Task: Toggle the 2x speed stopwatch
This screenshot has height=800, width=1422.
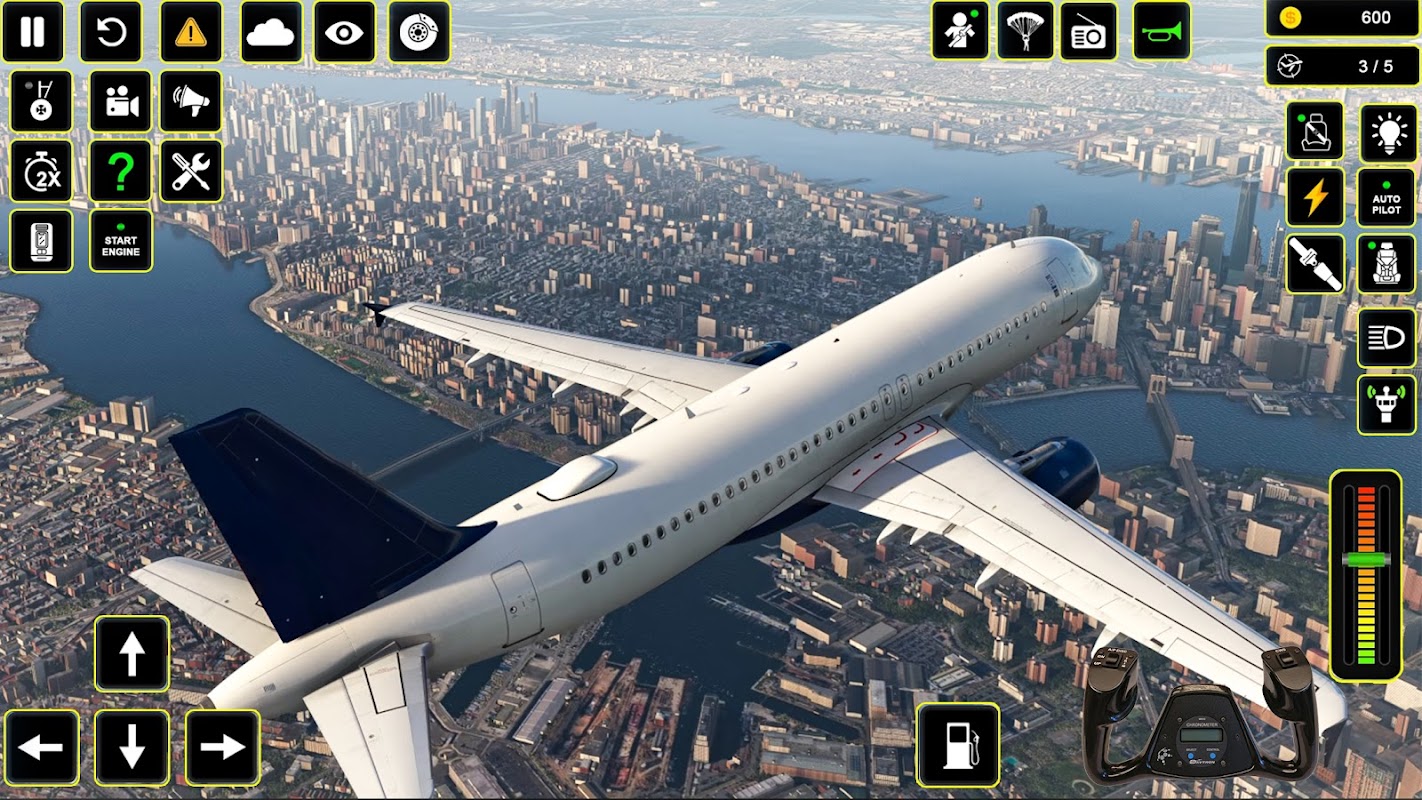Action: coord(41,171)
